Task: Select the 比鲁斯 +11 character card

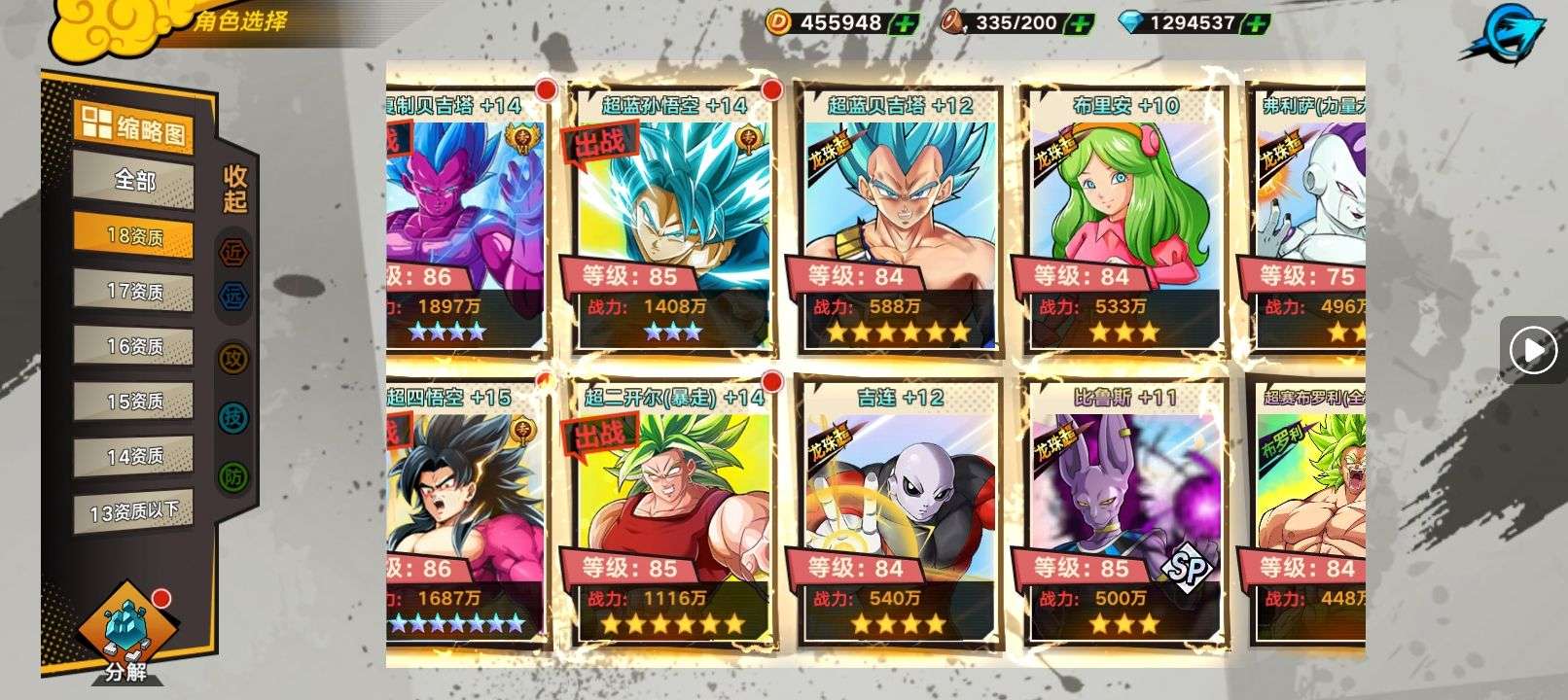Action: pos(1124,513)
